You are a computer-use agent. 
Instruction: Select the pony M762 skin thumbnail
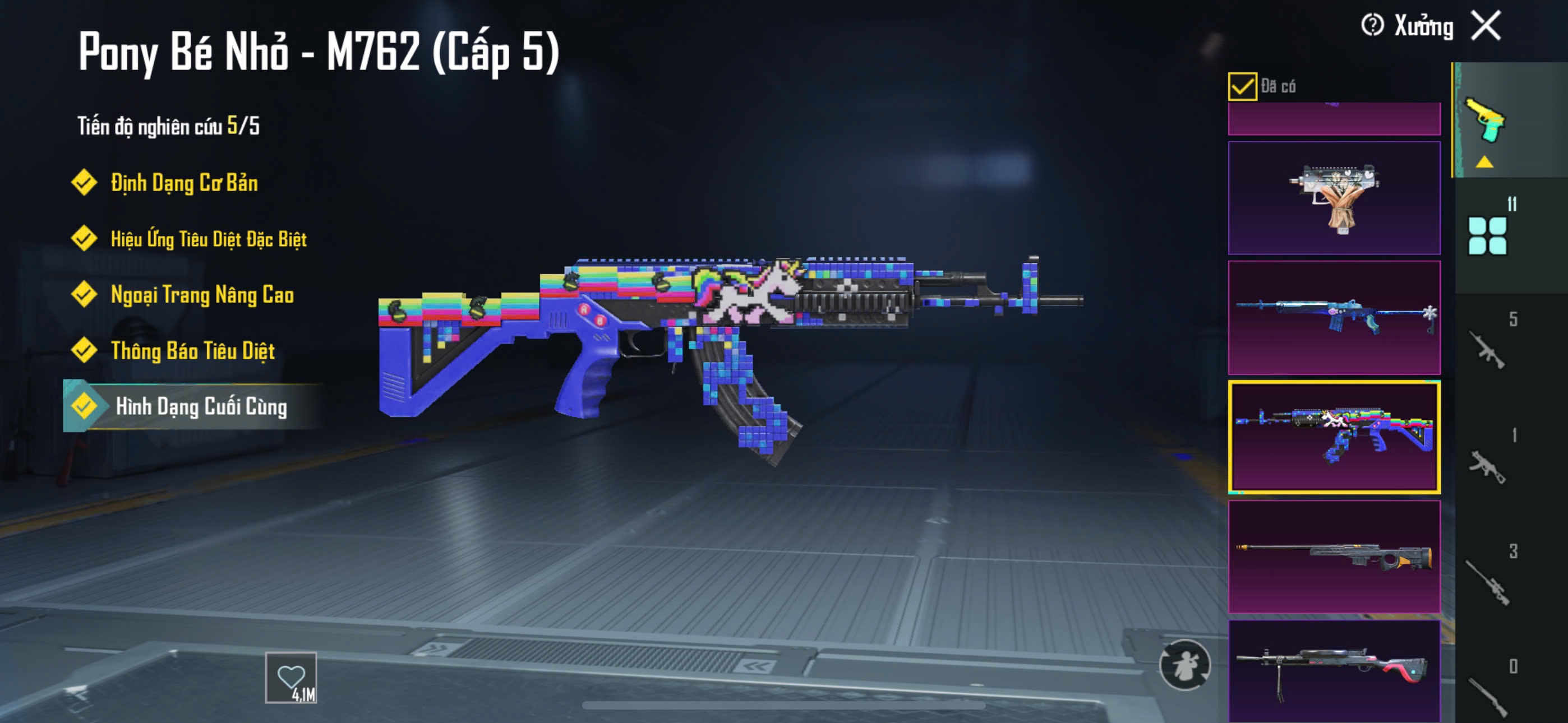coord(1334,437)
